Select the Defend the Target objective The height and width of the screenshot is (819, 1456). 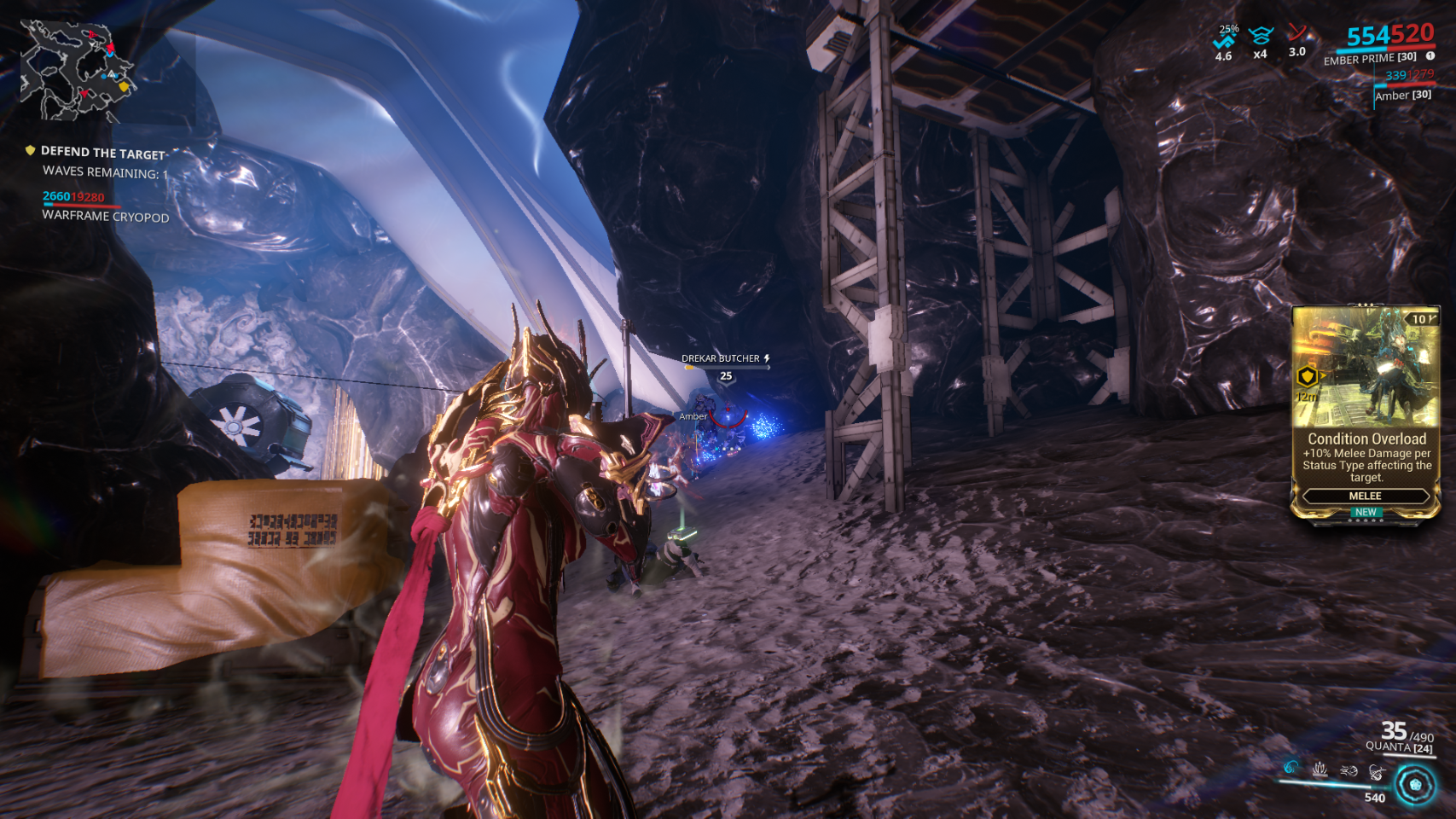tap(102, 153)
